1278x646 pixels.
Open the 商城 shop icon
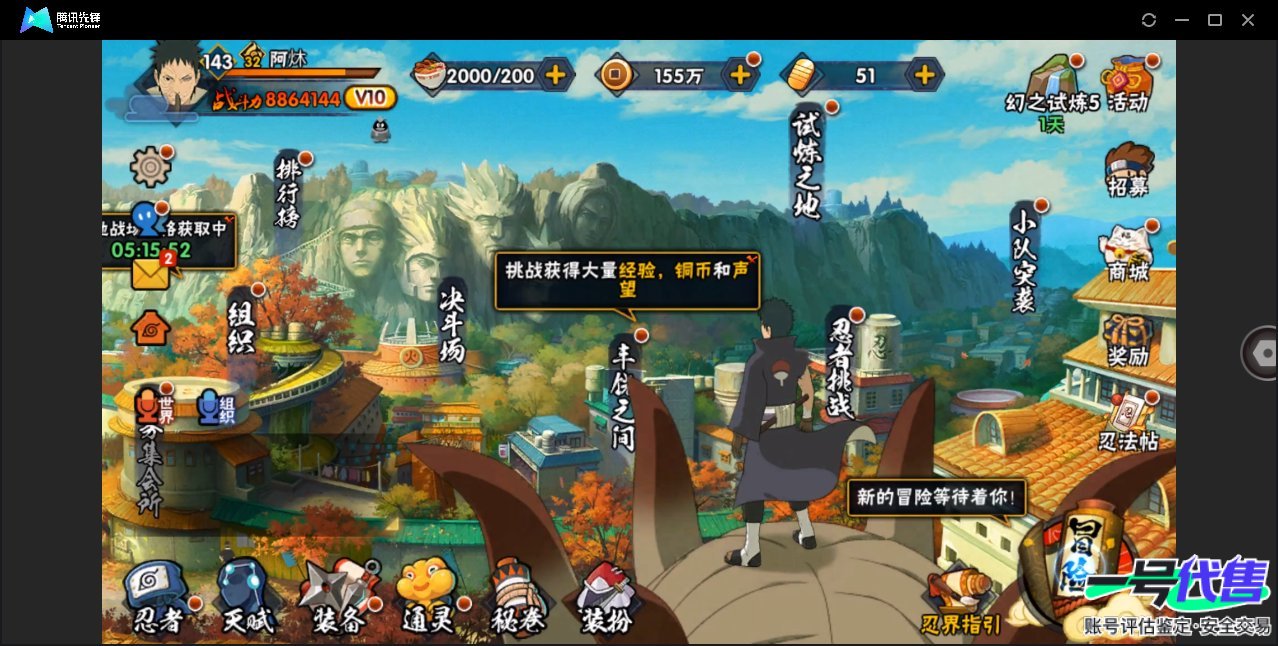pos(1128,254)
